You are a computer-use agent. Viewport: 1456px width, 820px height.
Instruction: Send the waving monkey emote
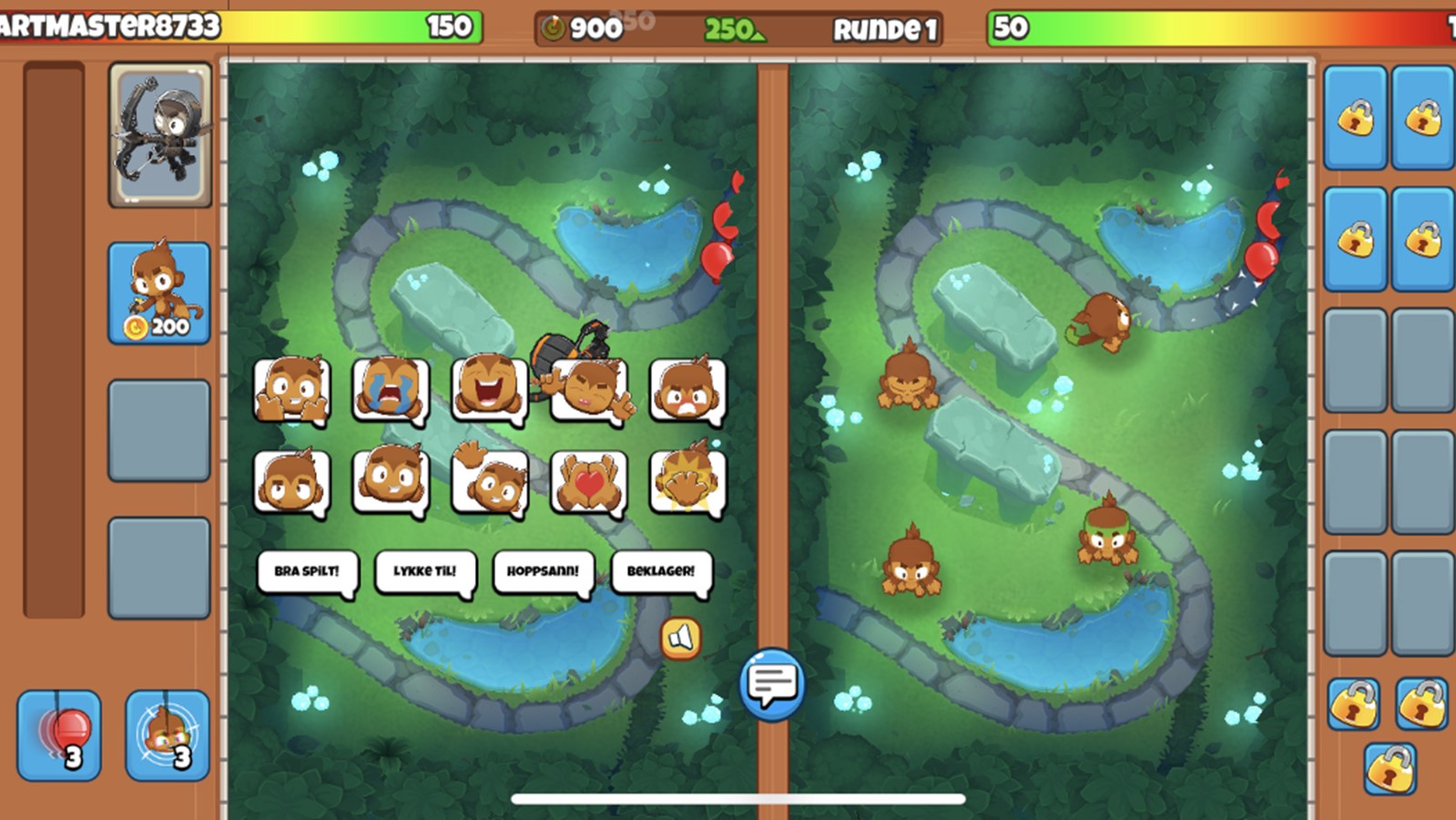(492, 481)
